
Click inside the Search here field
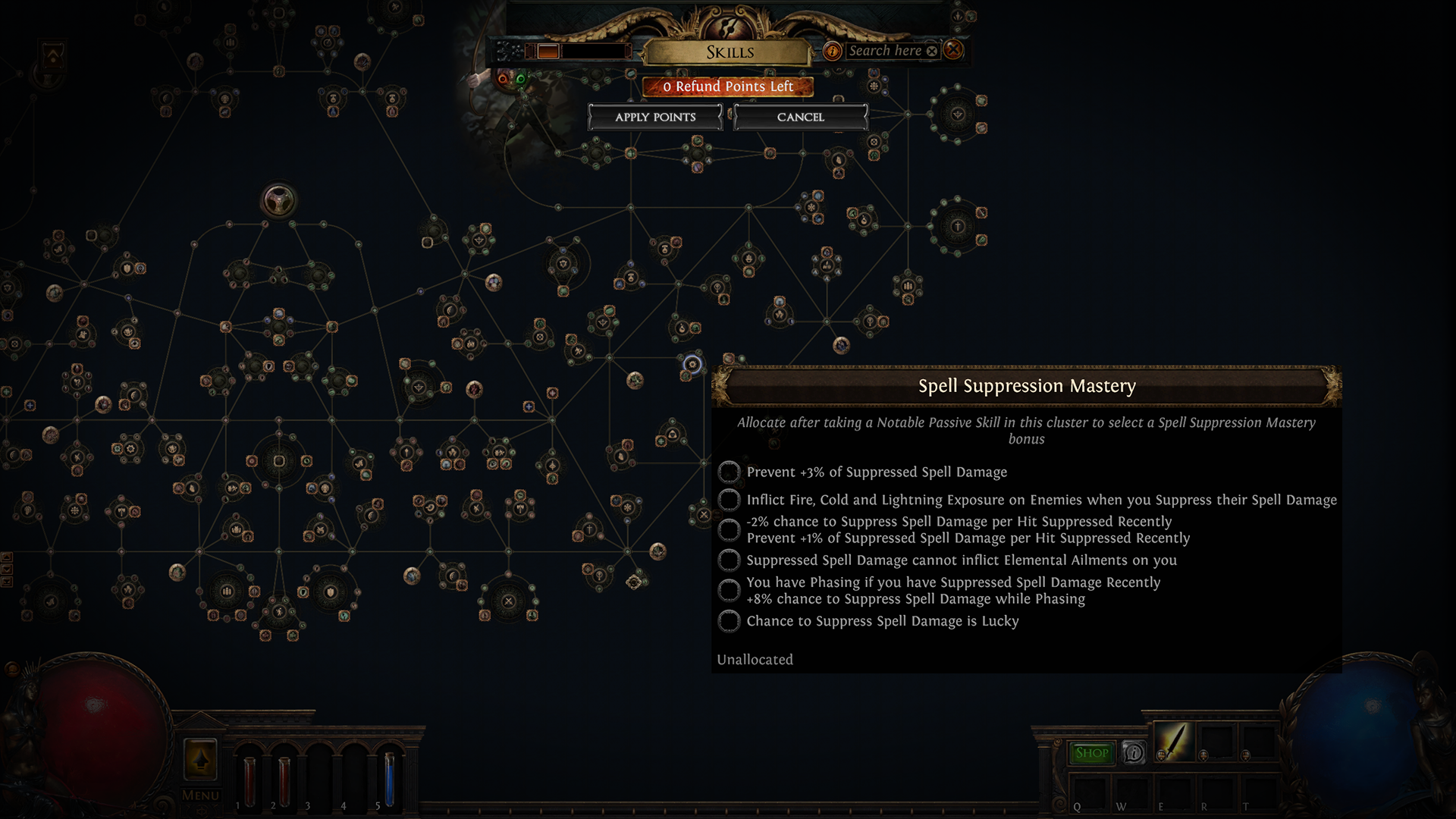887,51
